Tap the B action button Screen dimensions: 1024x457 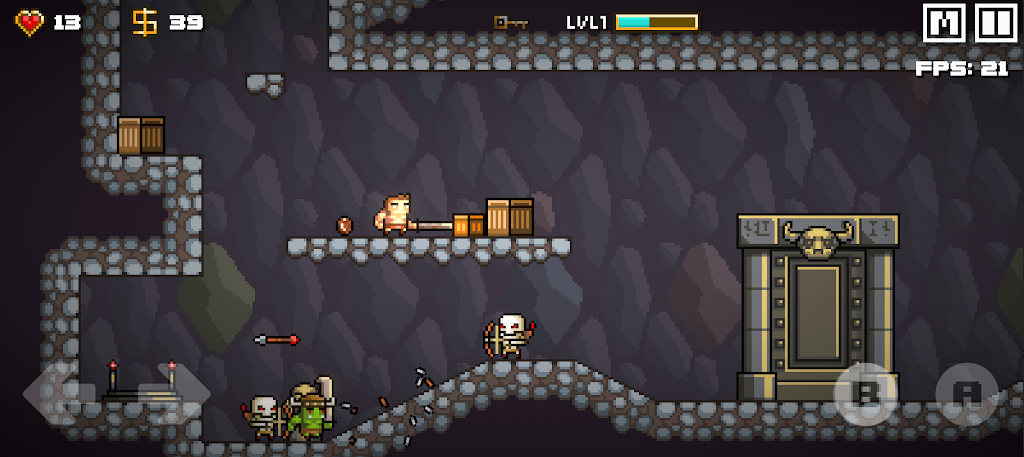point(866,393)
